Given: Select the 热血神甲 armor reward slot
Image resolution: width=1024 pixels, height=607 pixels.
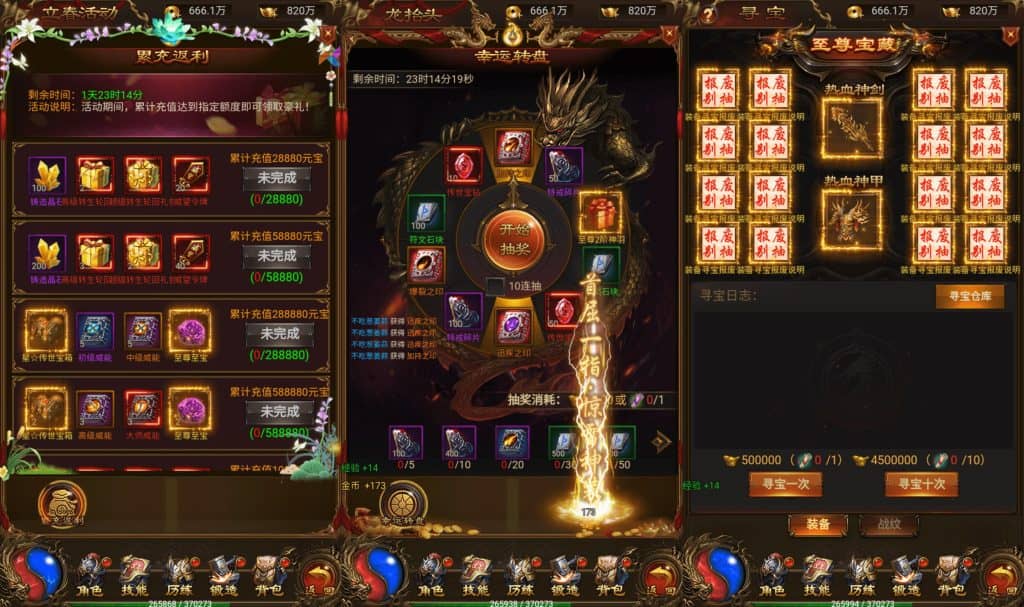Looking at the screenshot, I should [850, 218].
